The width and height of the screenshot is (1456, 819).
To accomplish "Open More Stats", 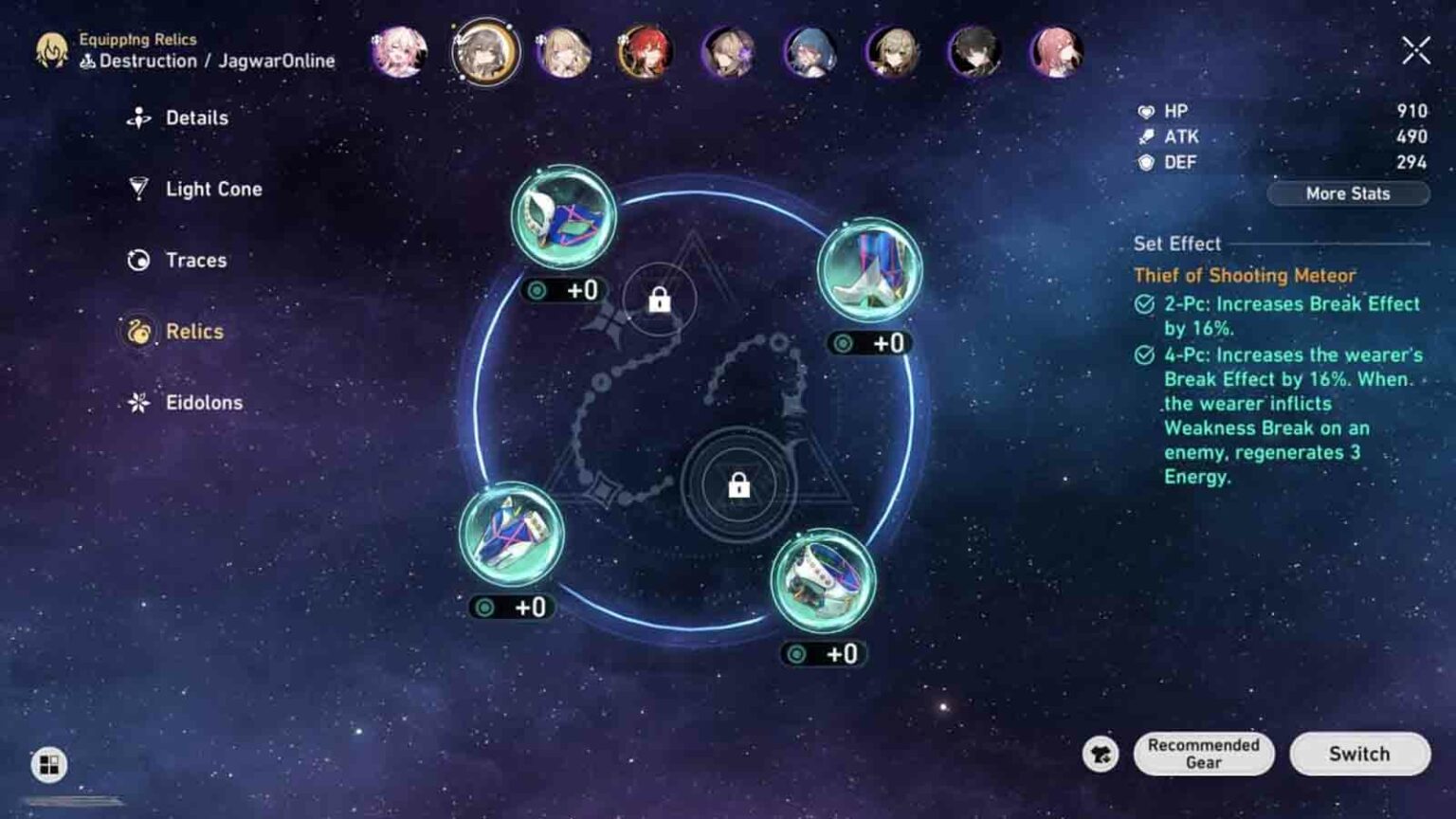I will click(1347, 193).
